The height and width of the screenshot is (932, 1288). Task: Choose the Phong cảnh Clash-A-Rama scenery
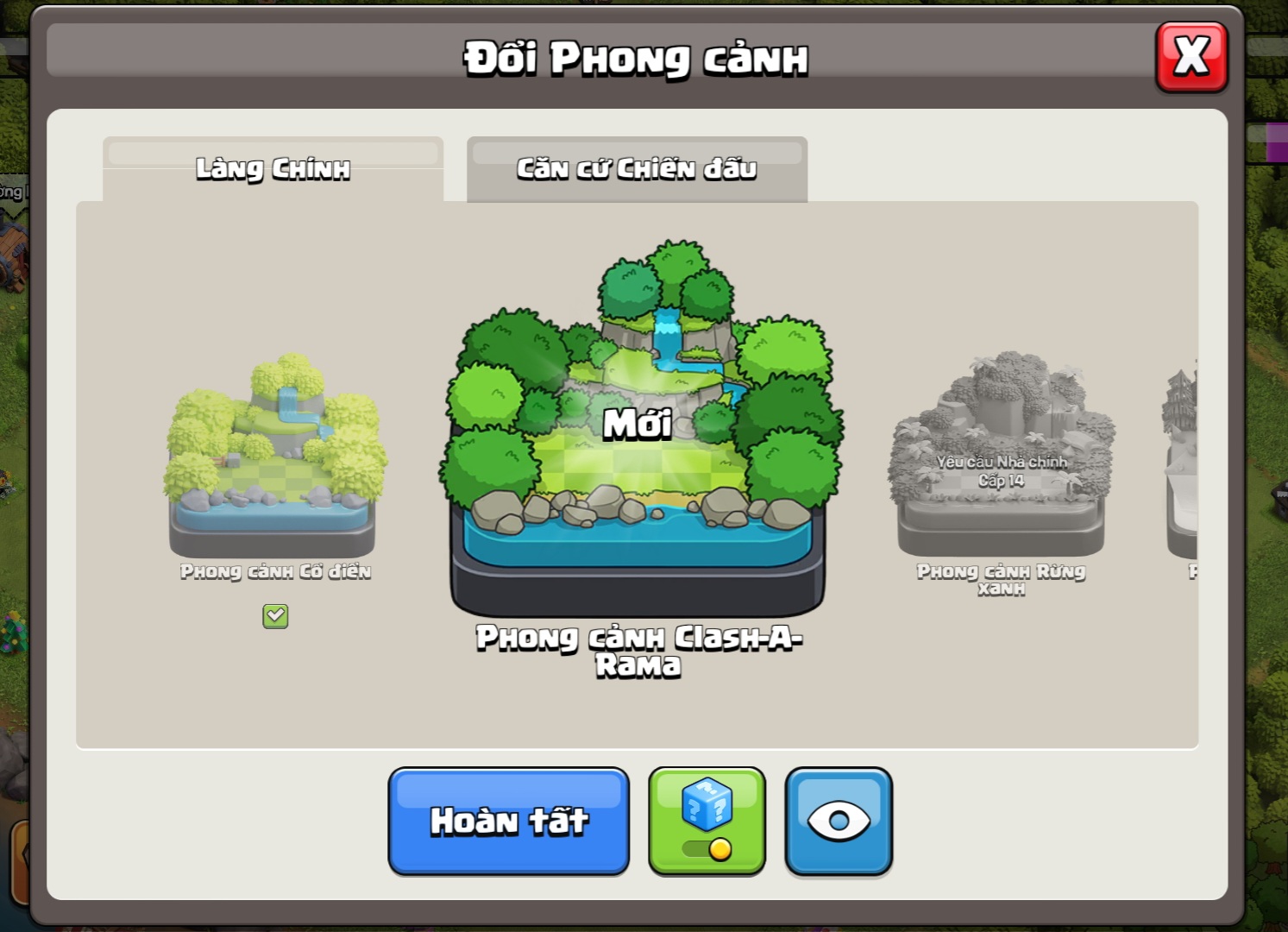point(638,431)
